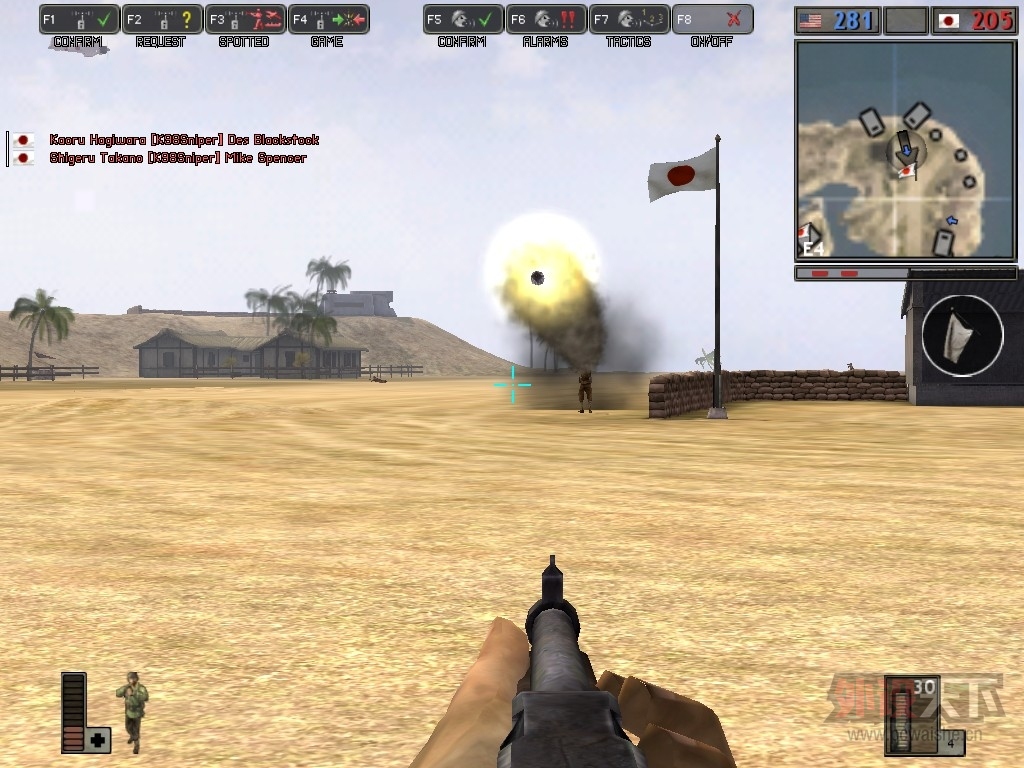Click the circular flag capture indicator
Screen dimensions: 1024x768
coord(962,335)
